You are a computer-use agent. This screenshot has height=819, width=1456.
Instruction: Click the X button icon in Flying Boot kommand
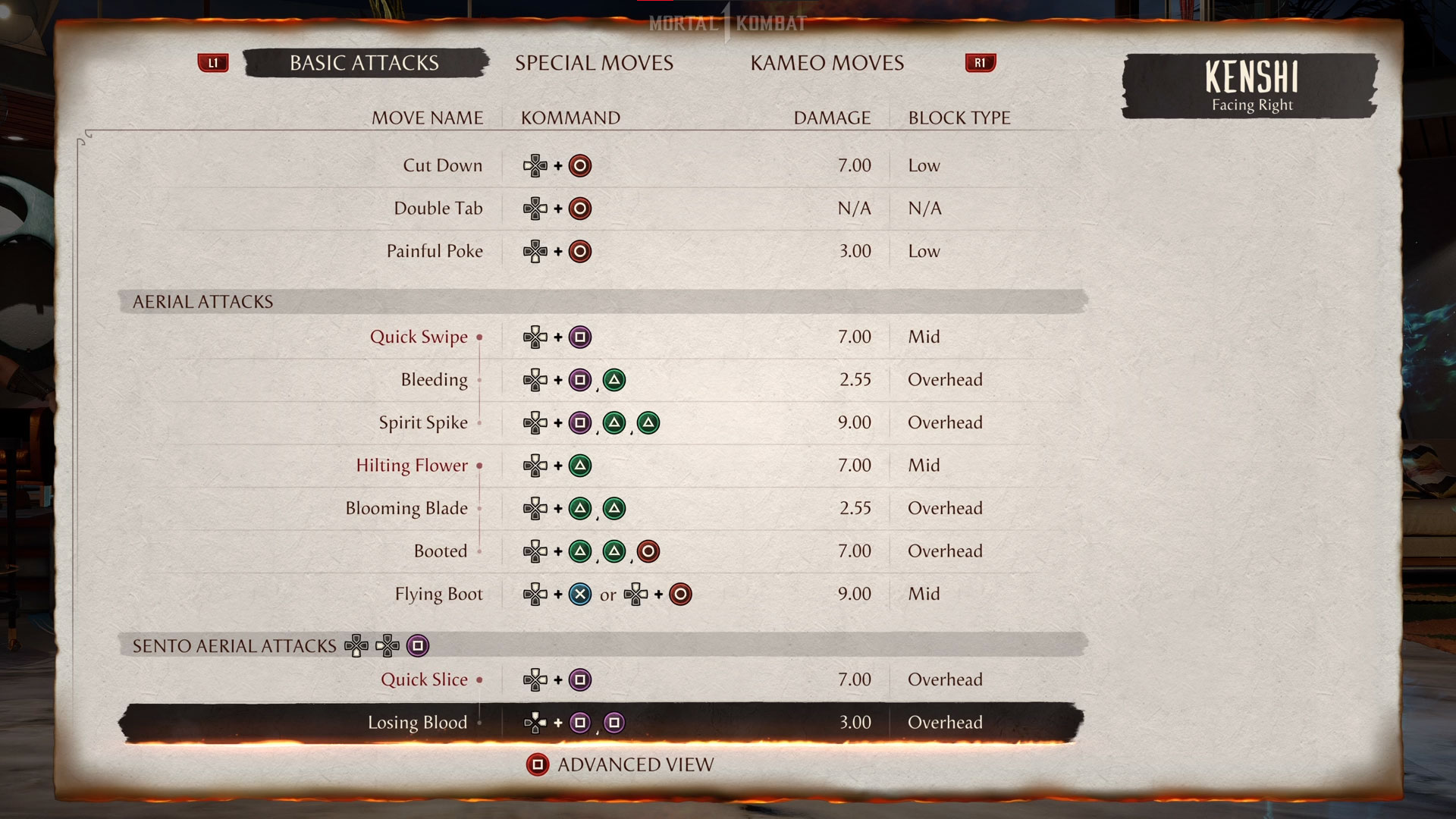point(580,595)
